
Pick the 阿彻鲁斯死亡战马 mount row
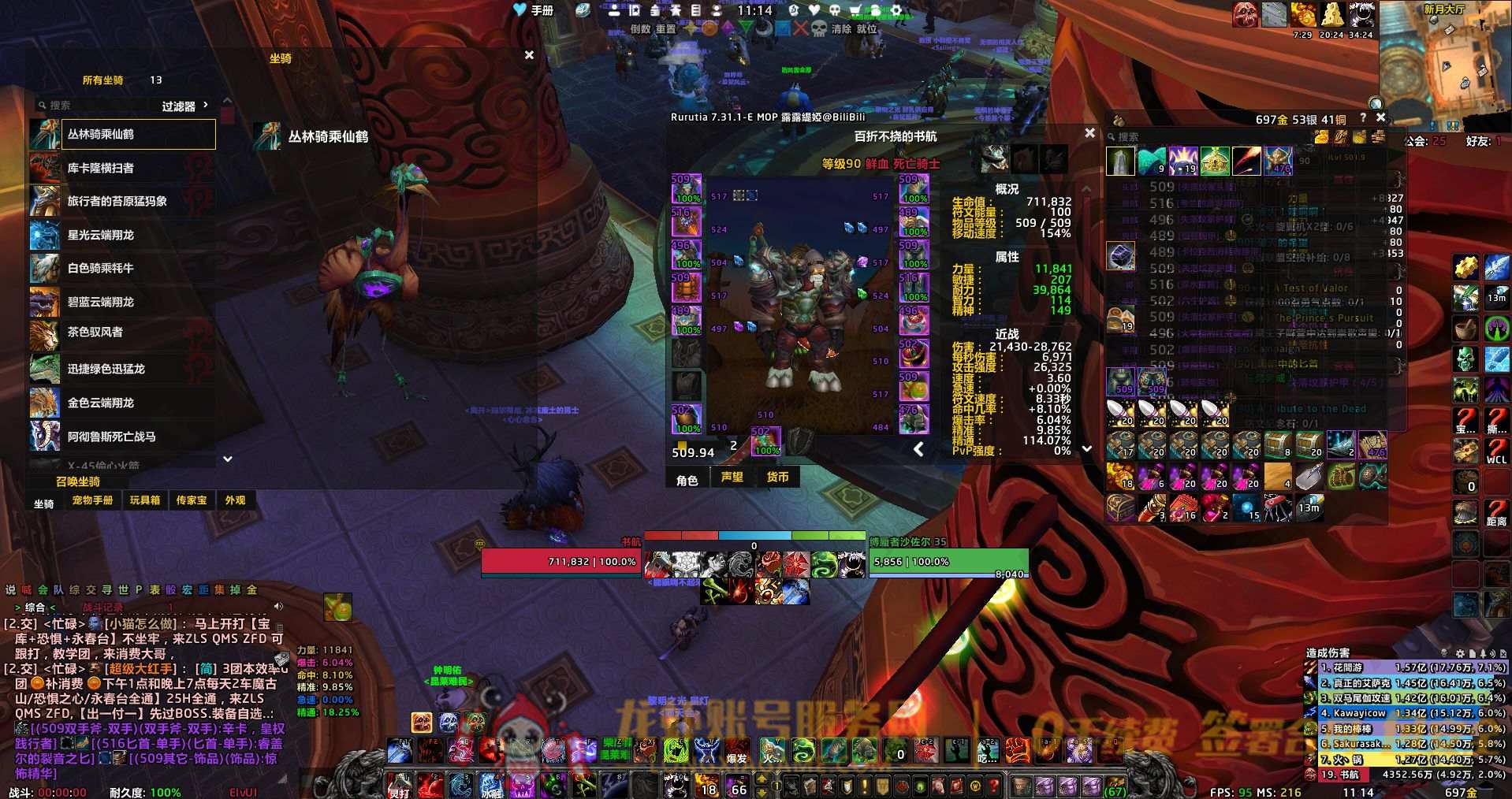click(x=122, y=437)
